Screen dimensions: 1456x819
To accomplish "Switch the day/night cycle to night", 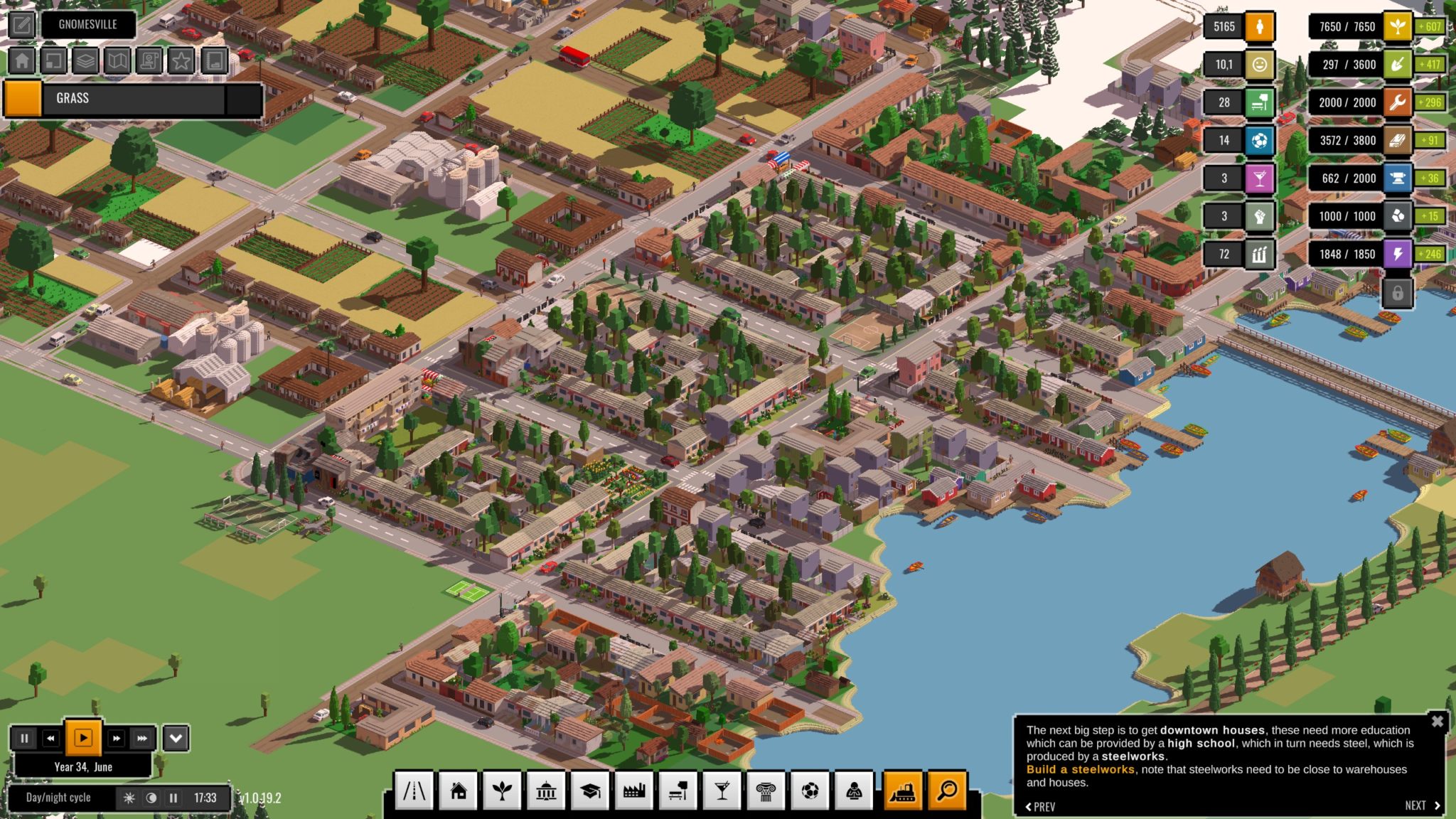I will tap(151, 798).
